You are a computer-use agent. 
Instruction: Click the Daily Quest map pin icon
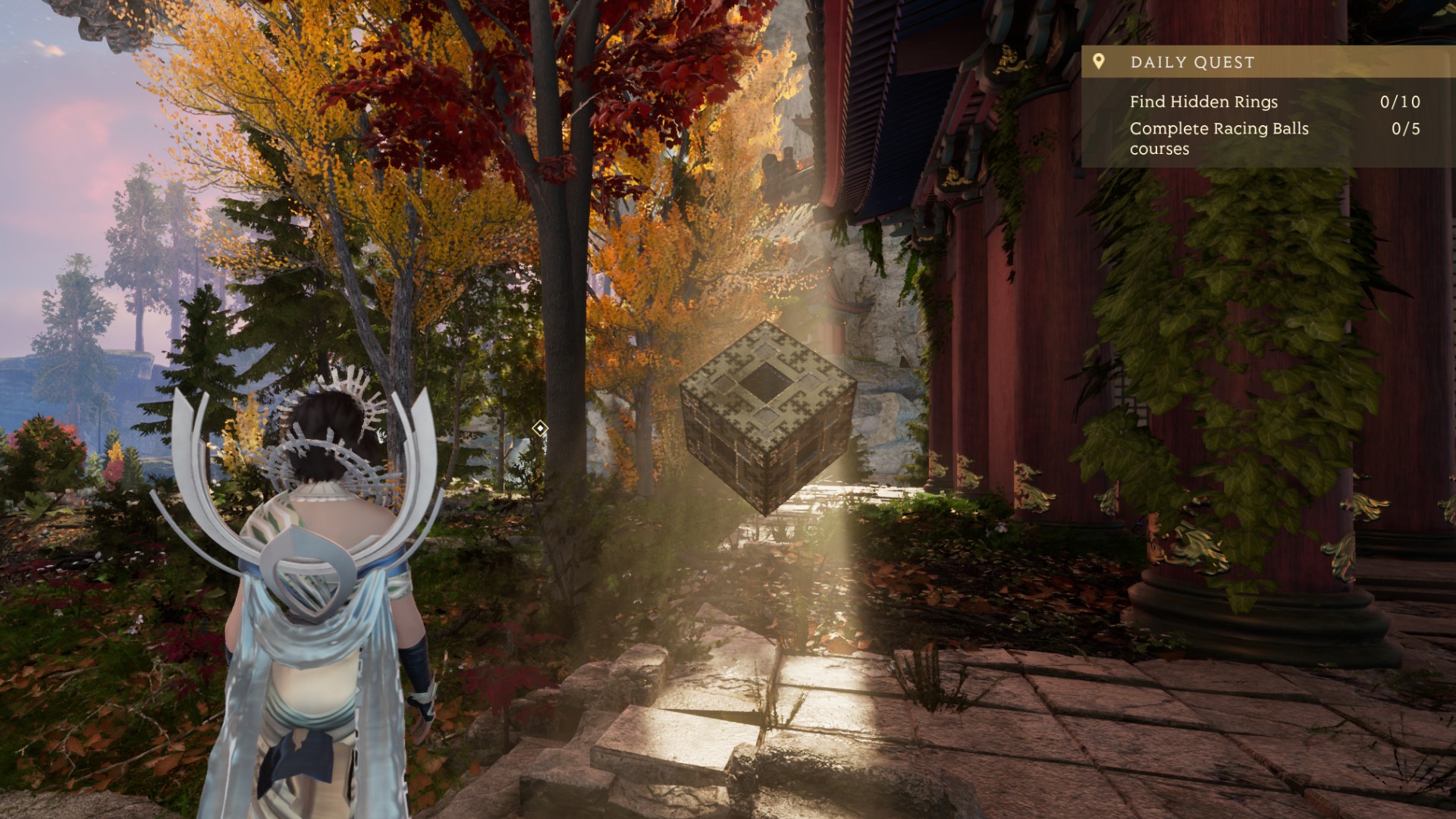pos(1099,61)
